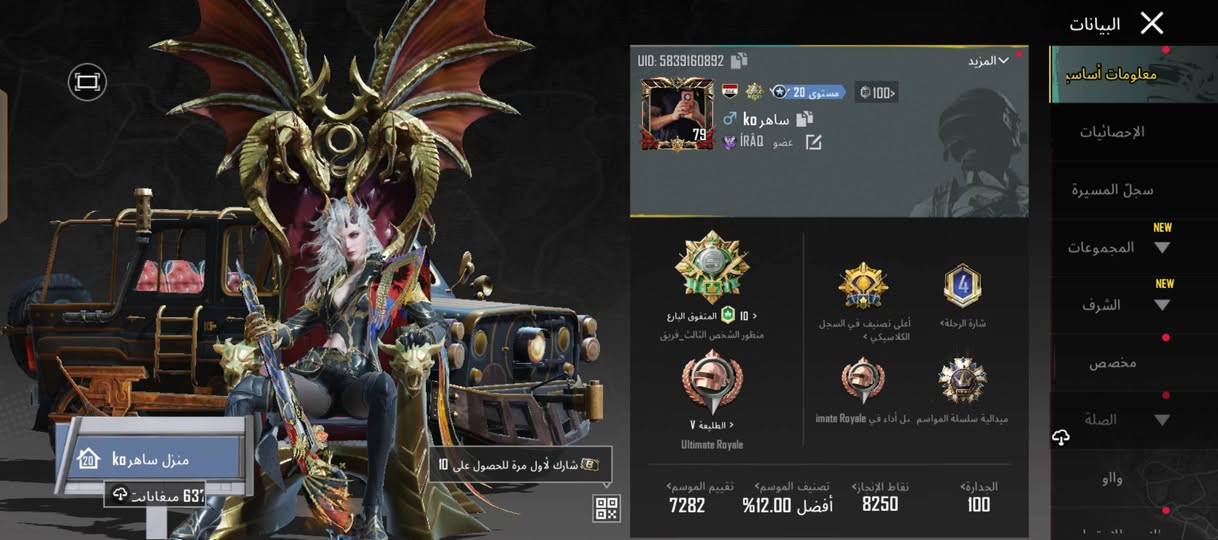Open the المزيد more dropdown
Image resolution: width=1218 pixels, height=540 pixels.
[988, 61]
